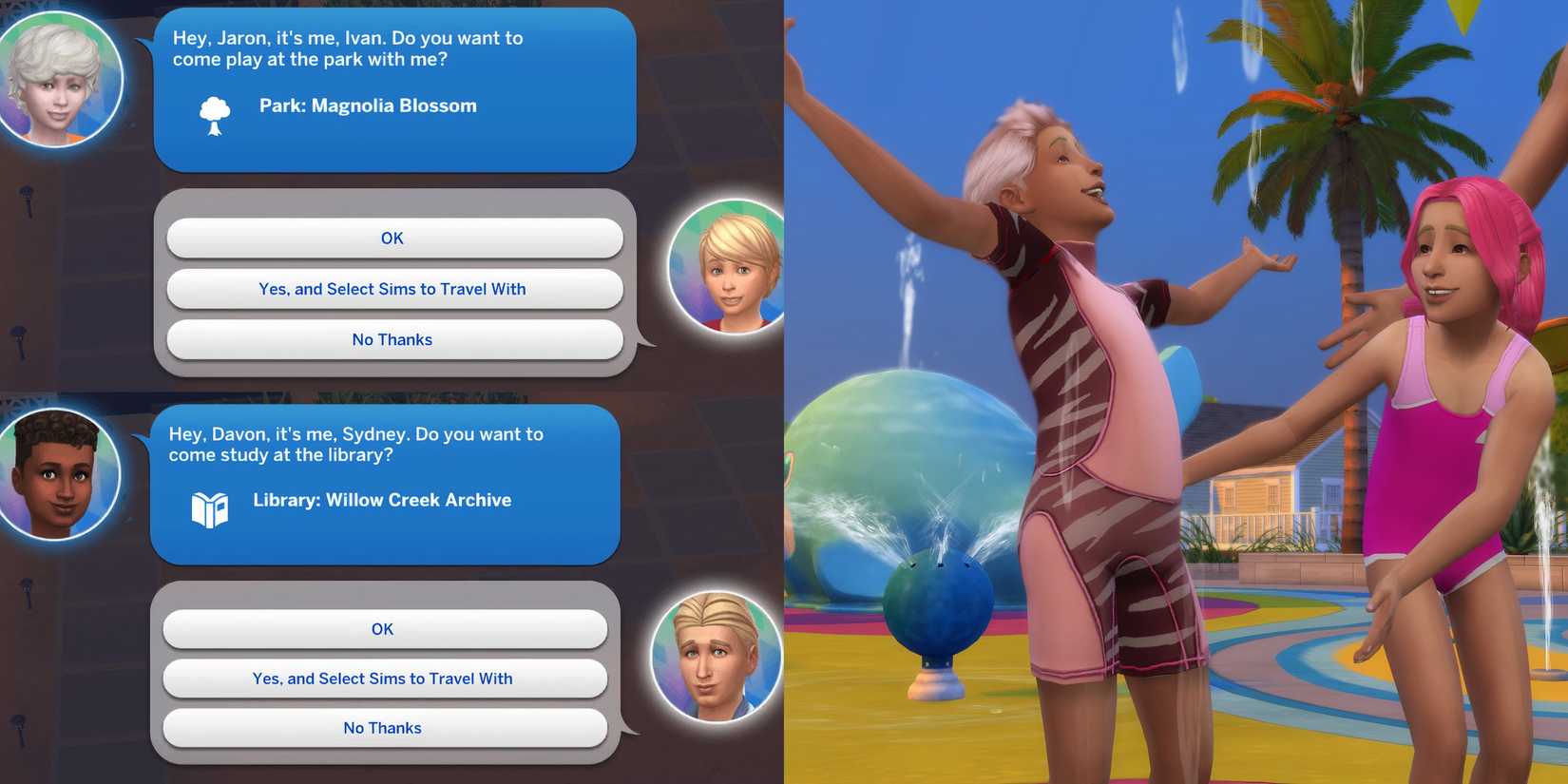Decline the park invite with No Thanks
Screen dimensions: 1568x784
[392, 339]
